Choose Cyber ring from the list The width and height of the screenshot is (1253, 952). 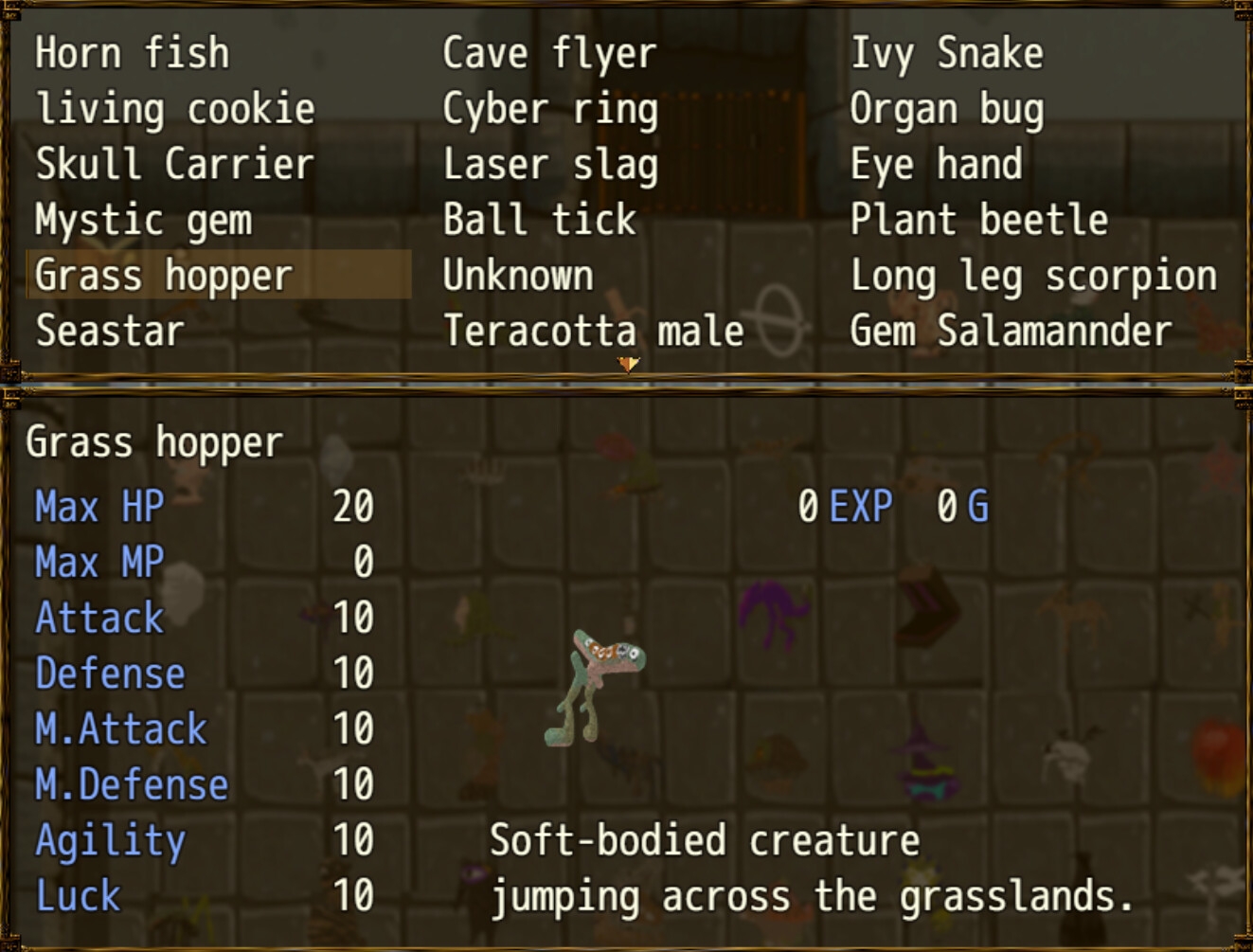(x=550, y=109)
